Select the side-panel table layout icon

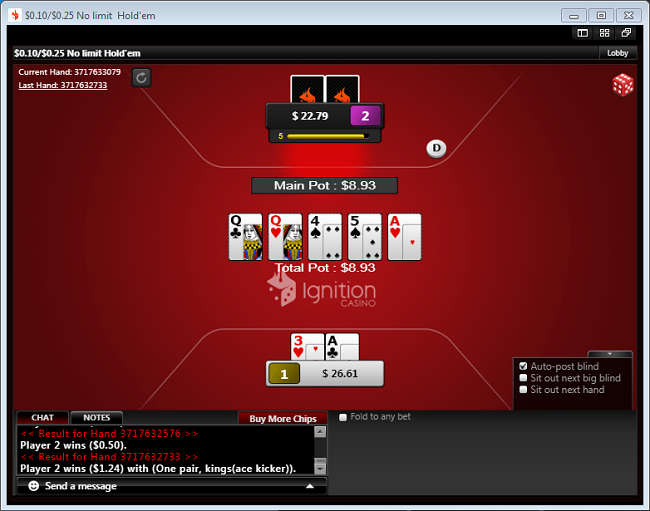582,33
